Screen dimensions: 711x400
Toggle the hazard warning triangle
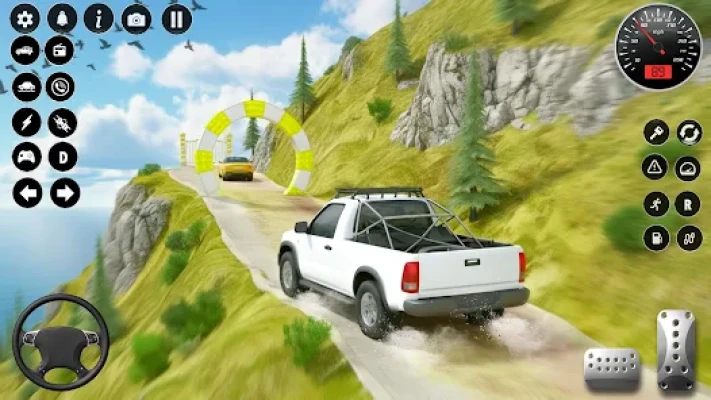[656, 167]
